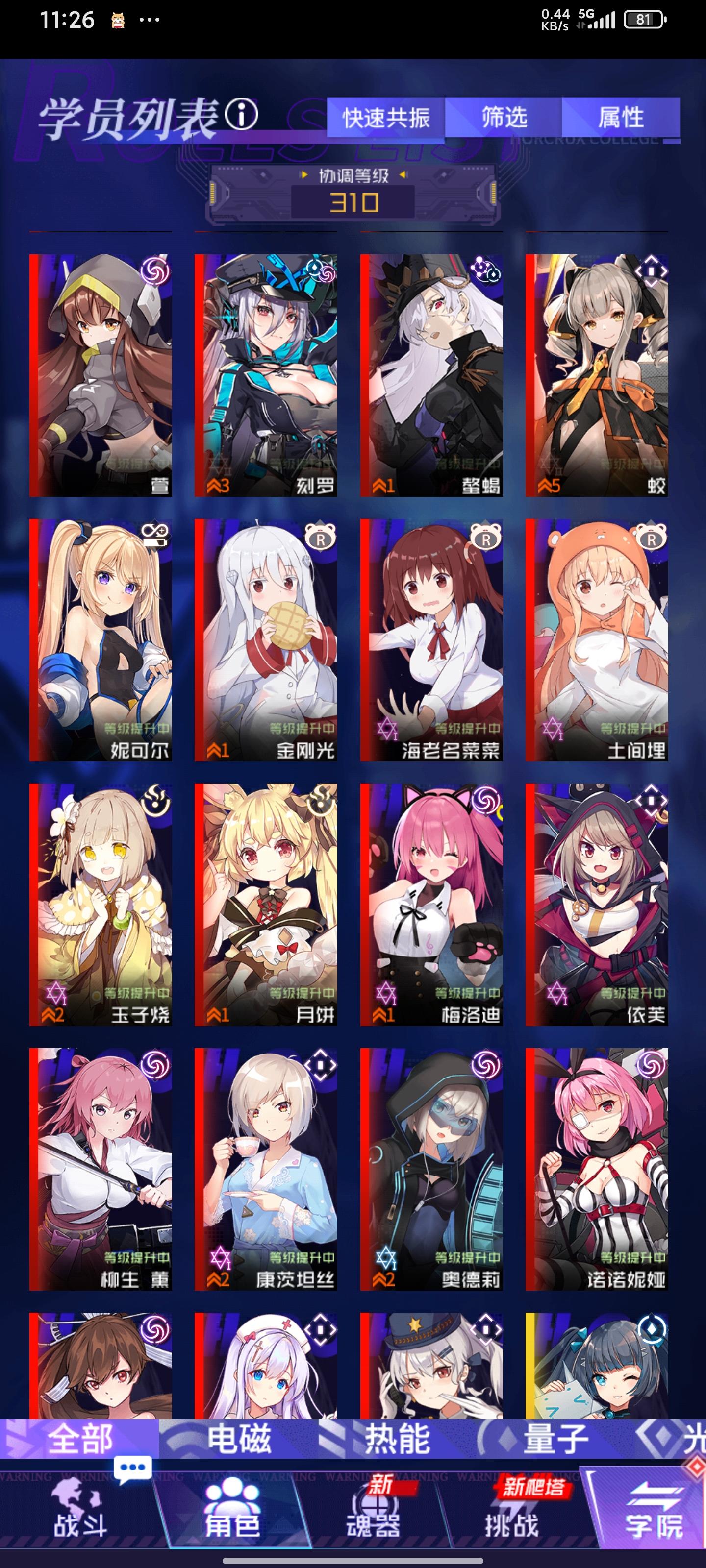706x1568 pixels.
Task: Tap the left arrow beside 协调等级
Action: click(304, 174)
